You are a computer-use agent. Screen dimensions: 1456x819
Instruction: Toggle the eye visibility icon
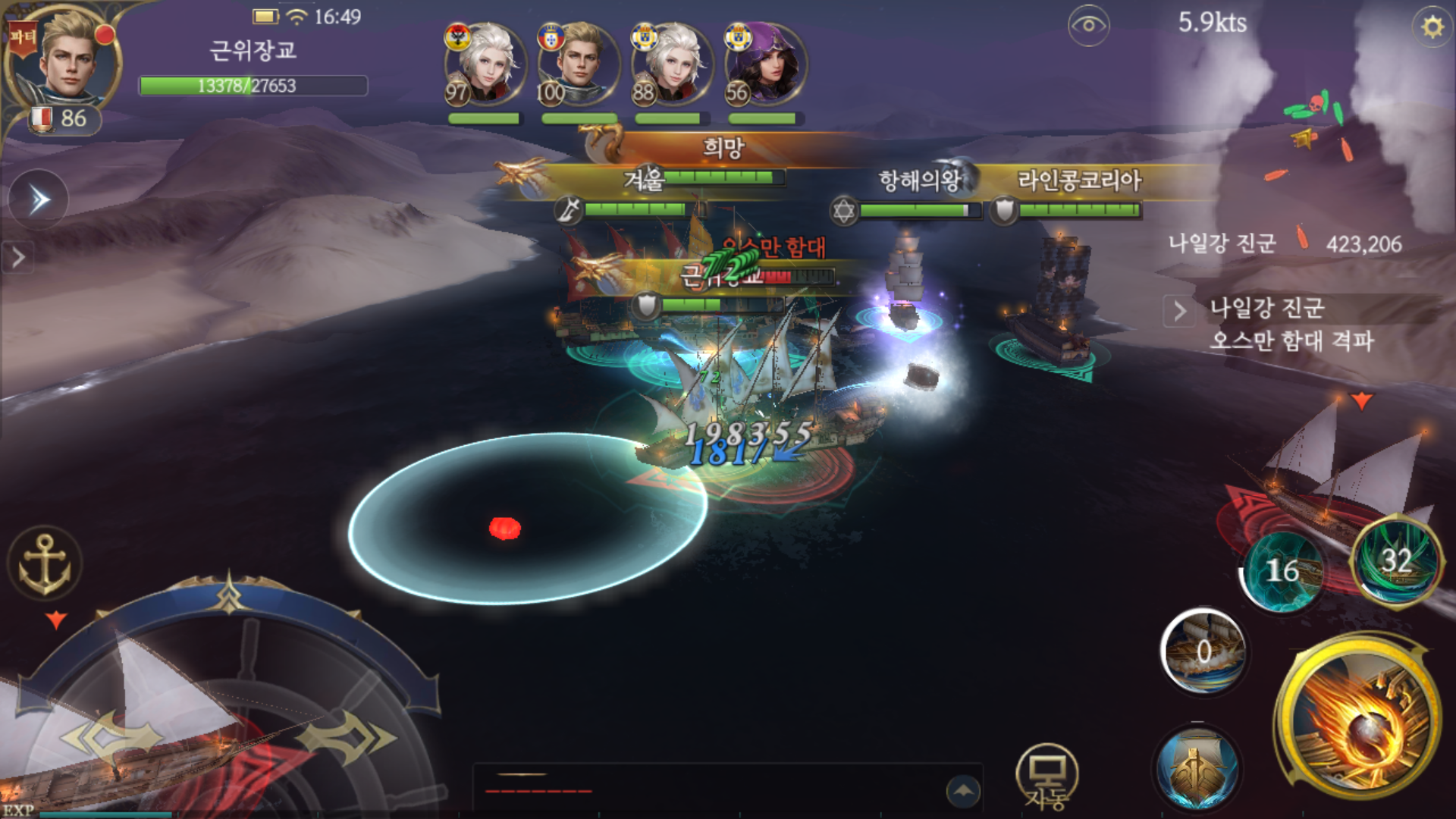[1088, 26]
